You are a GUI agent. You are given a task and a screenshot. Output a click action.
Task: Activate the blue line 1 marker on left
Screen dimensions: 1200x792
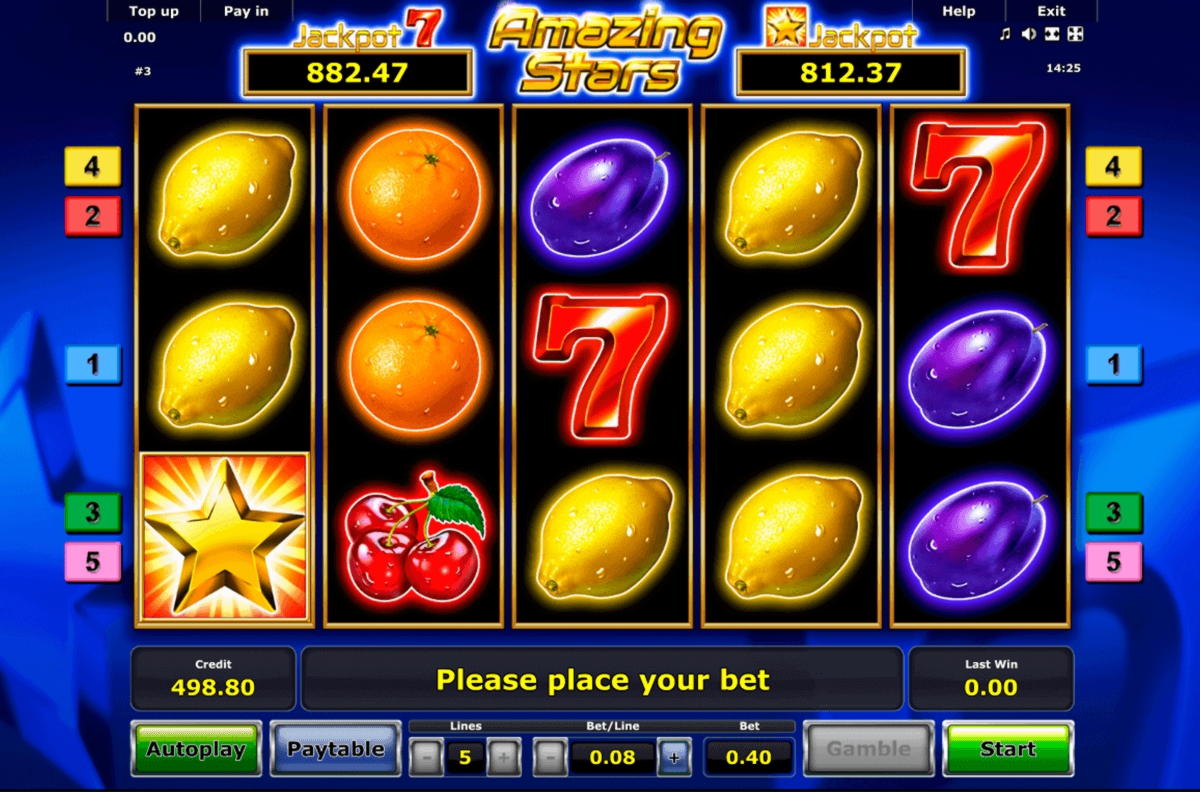coord(93,365)
